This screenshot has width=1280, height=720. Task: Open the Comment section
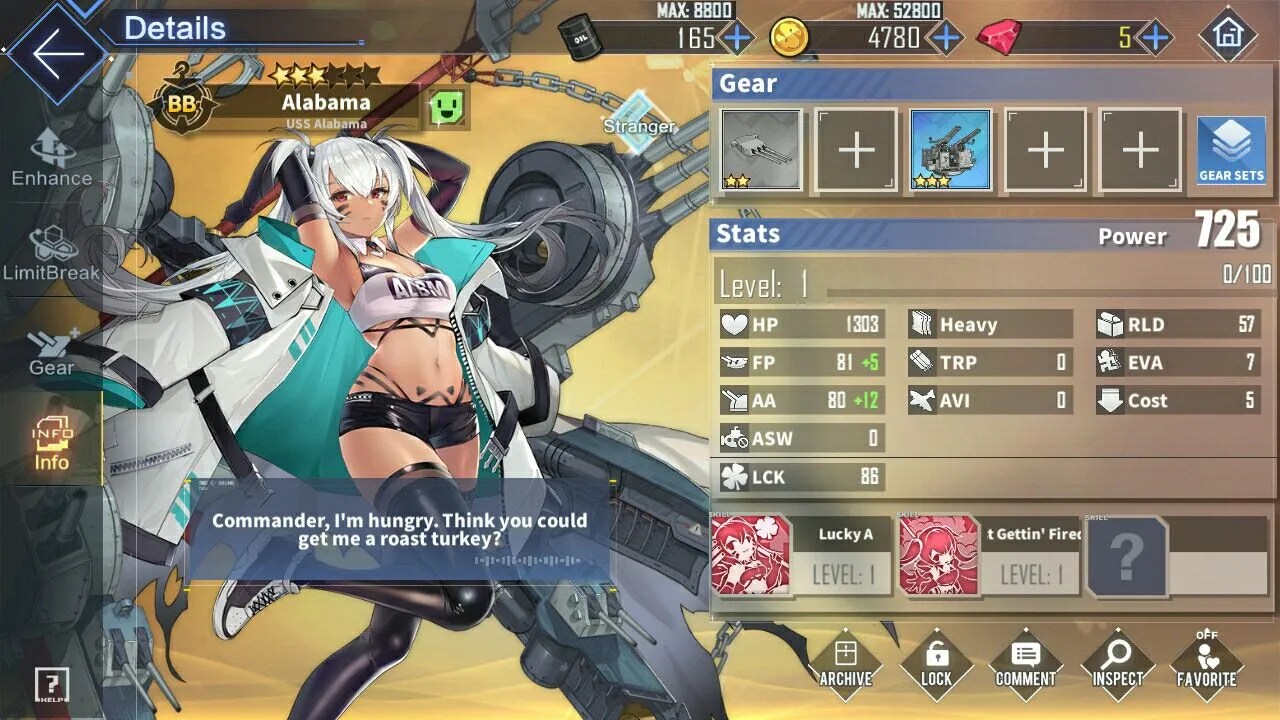pos(1026,664)
